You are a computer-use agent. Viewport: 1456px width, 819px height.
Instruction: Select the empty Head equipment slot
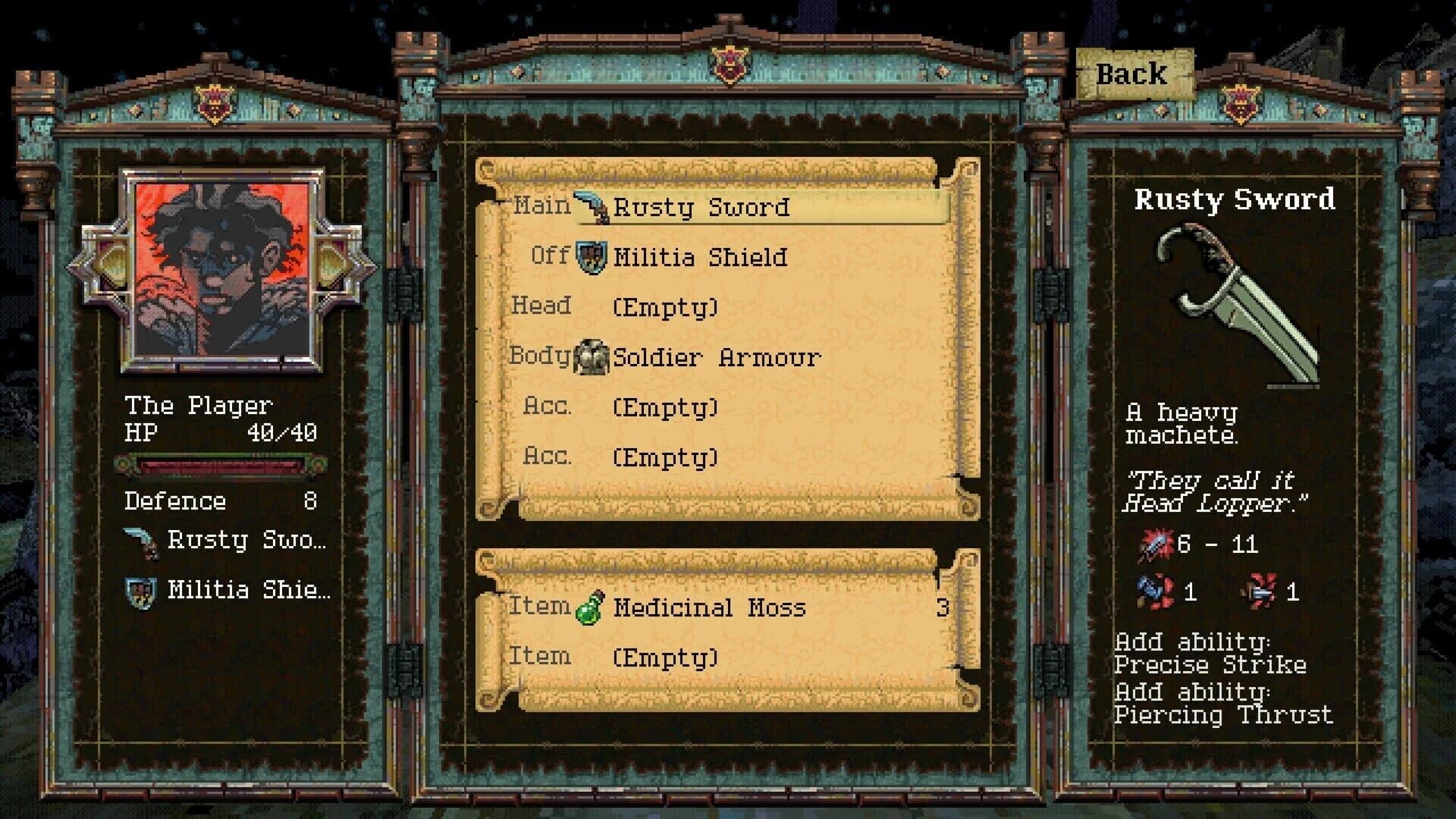coord(666,307)
